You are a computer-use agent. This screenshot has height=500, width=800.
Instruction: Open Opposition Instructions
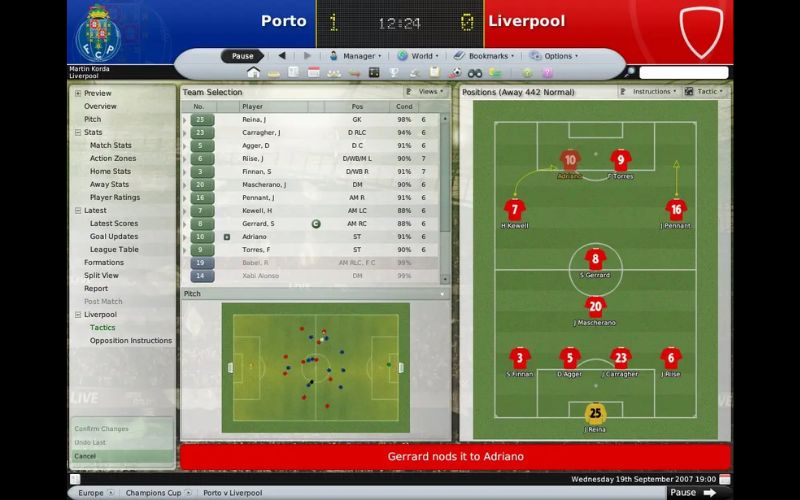click(x=130, y=340)
